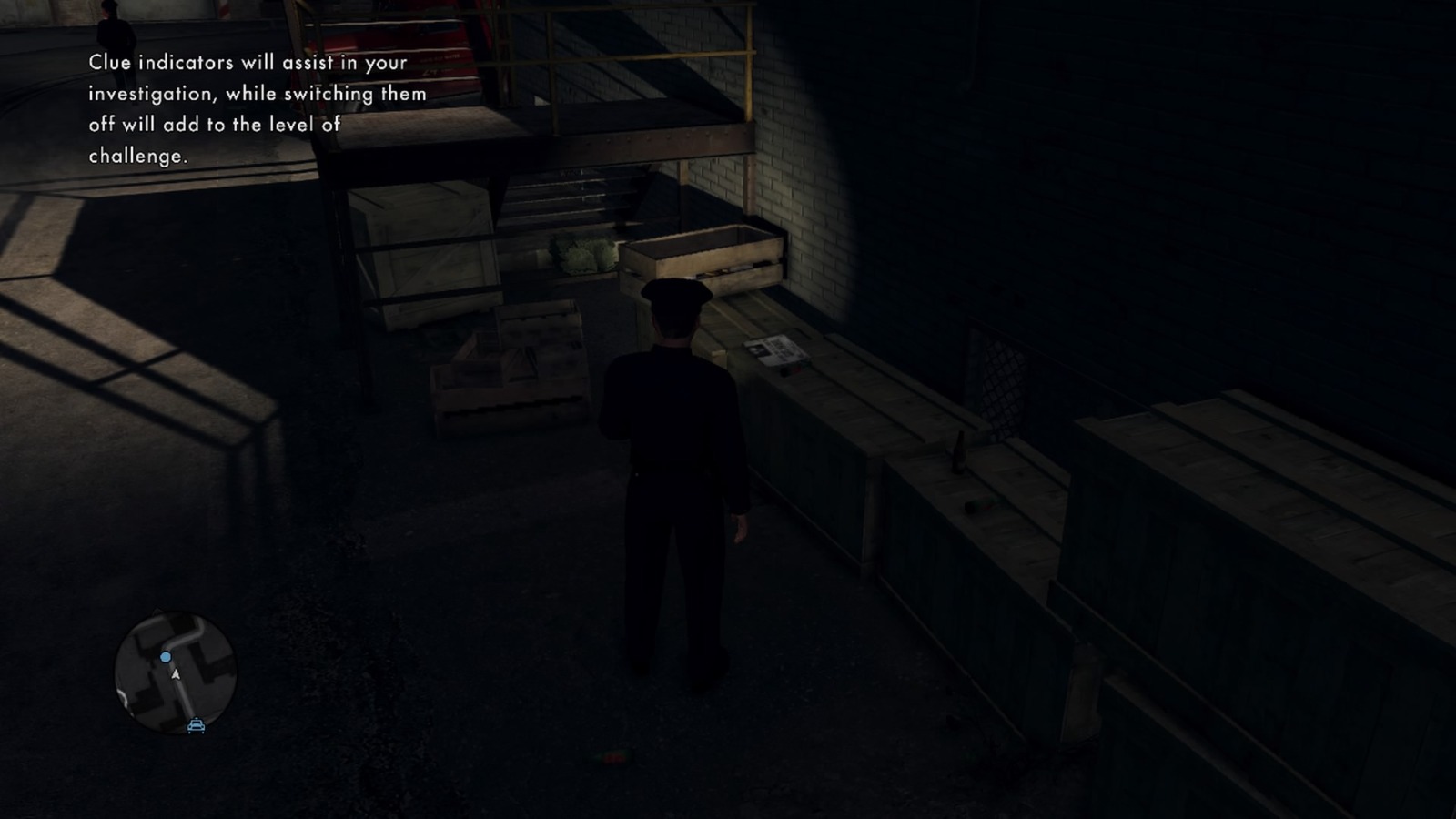Image resolution: width=1456 pixels, height=819 pixels.
Task: Select the glass bottle on the crate lid
Action: coord(960,452)
